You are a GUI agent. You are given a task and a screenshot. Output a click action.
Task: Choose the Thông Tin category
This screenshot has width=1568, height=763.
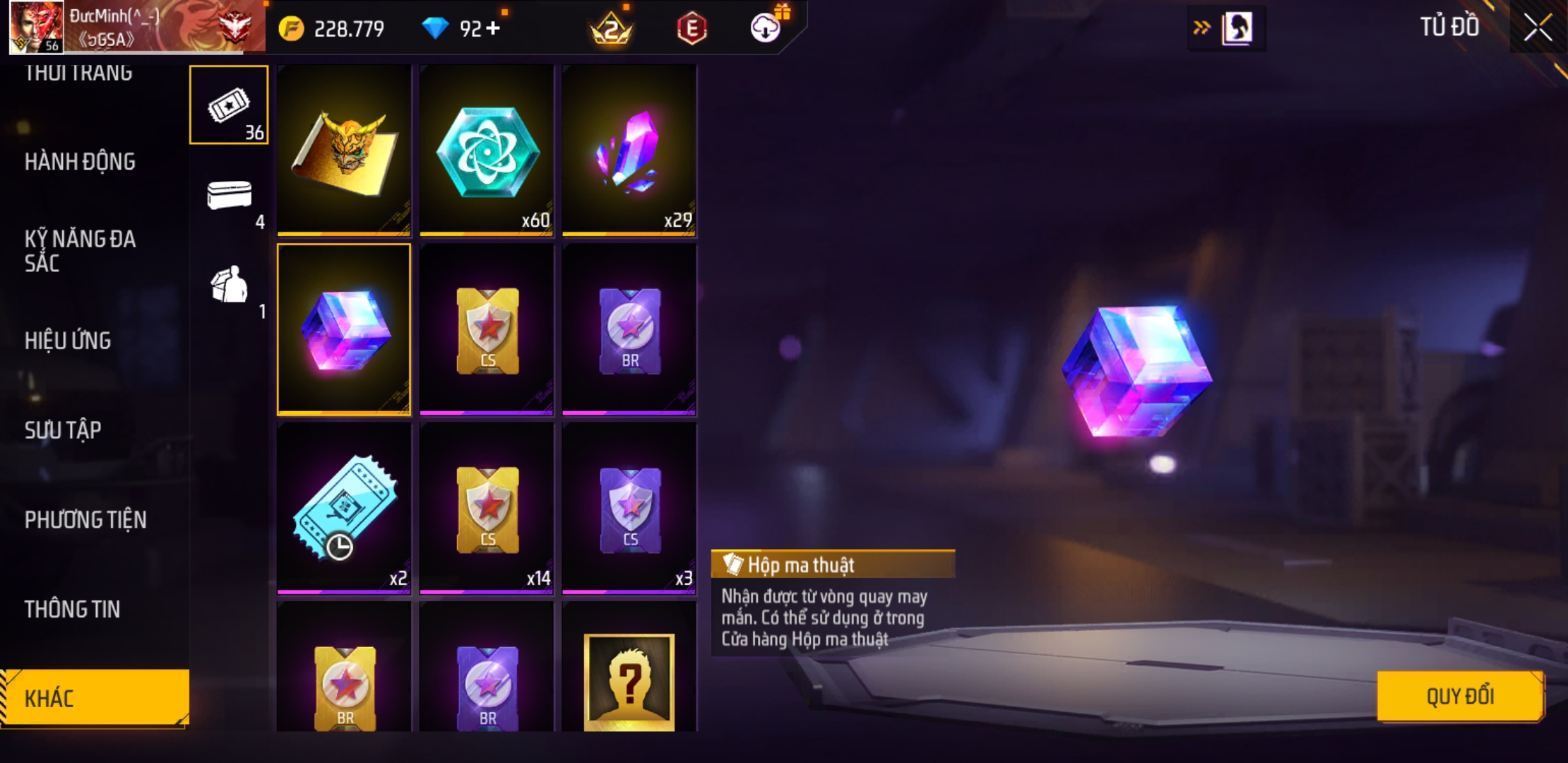coord(72,609)
